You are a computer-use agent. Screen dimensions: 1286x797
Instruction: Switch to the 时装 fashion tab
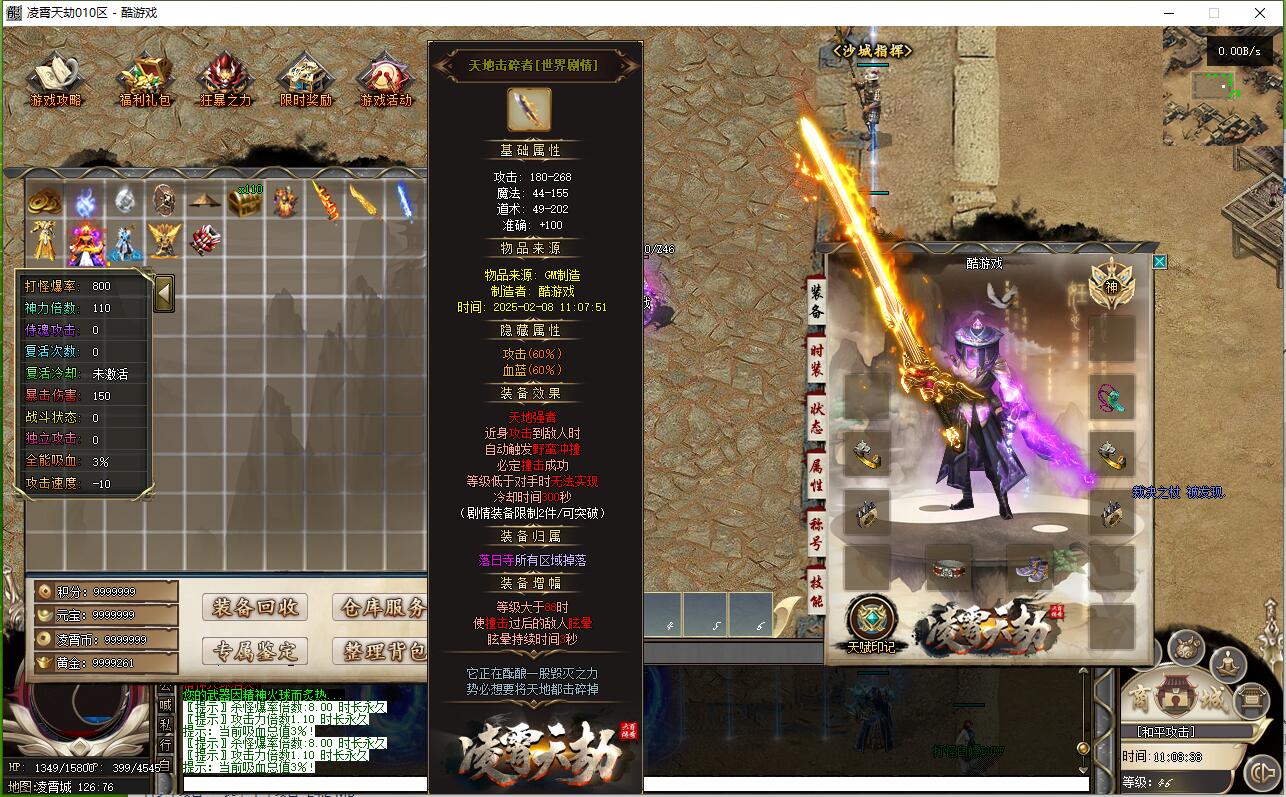click(816, 360)
